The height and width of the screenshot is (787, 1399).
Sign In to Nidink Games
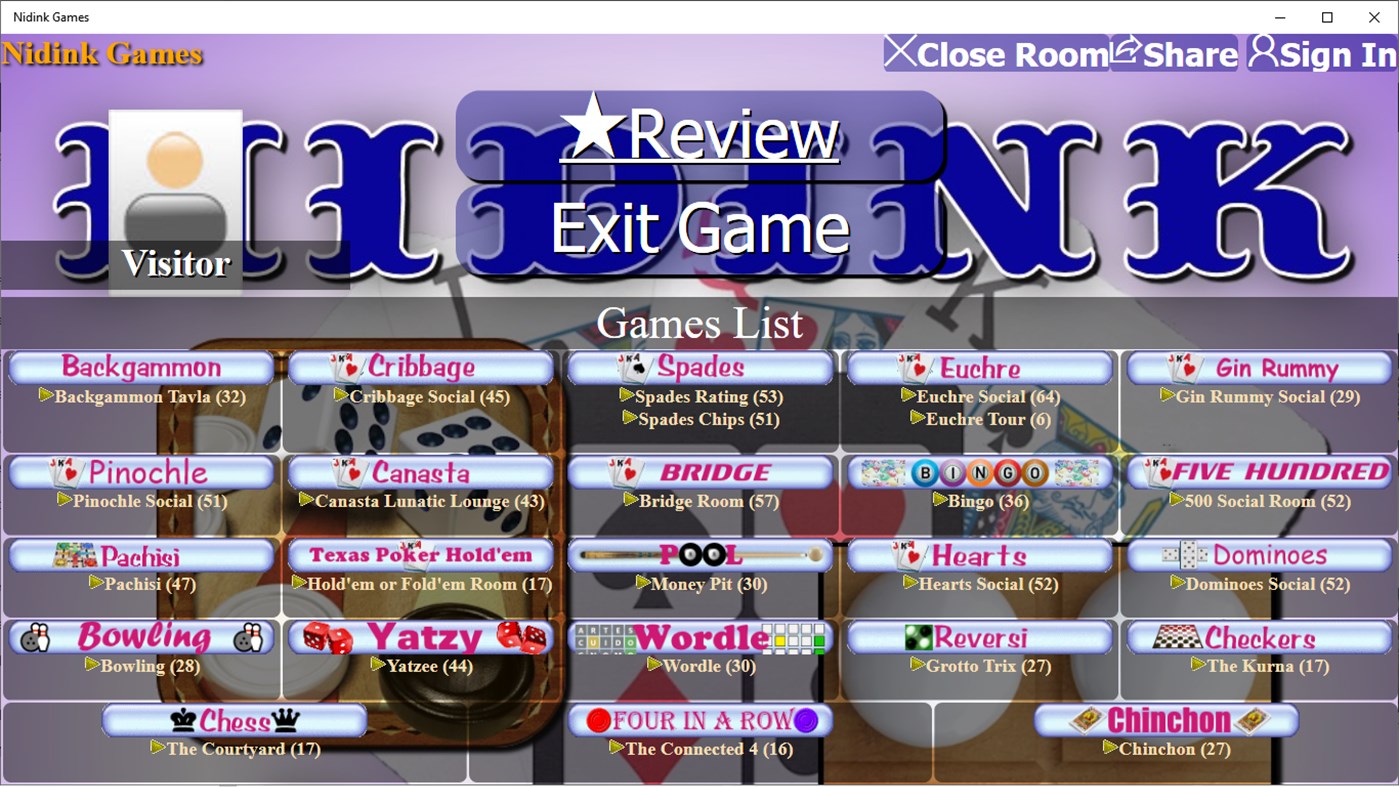click(x=1320, y=54)
